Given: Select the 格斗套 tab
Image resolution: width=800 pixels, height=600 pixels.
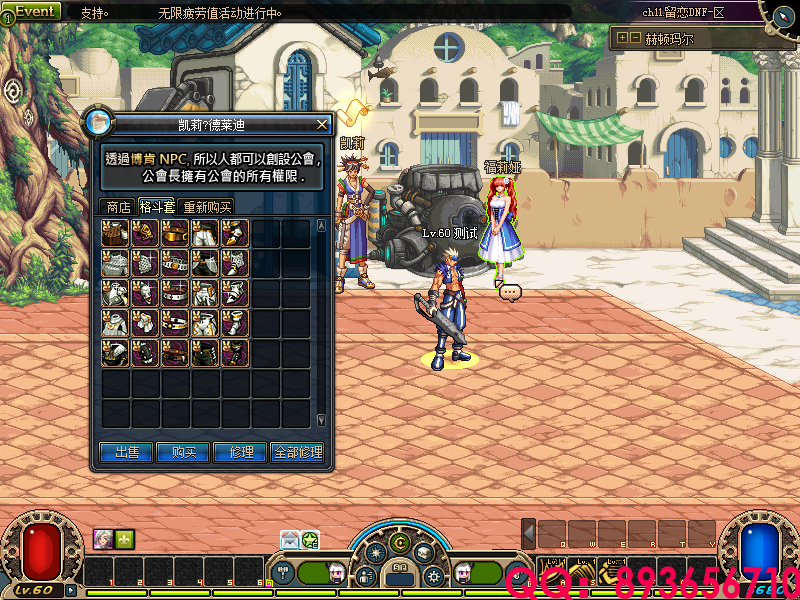Looking at the screenshot, I should [157, 207].
